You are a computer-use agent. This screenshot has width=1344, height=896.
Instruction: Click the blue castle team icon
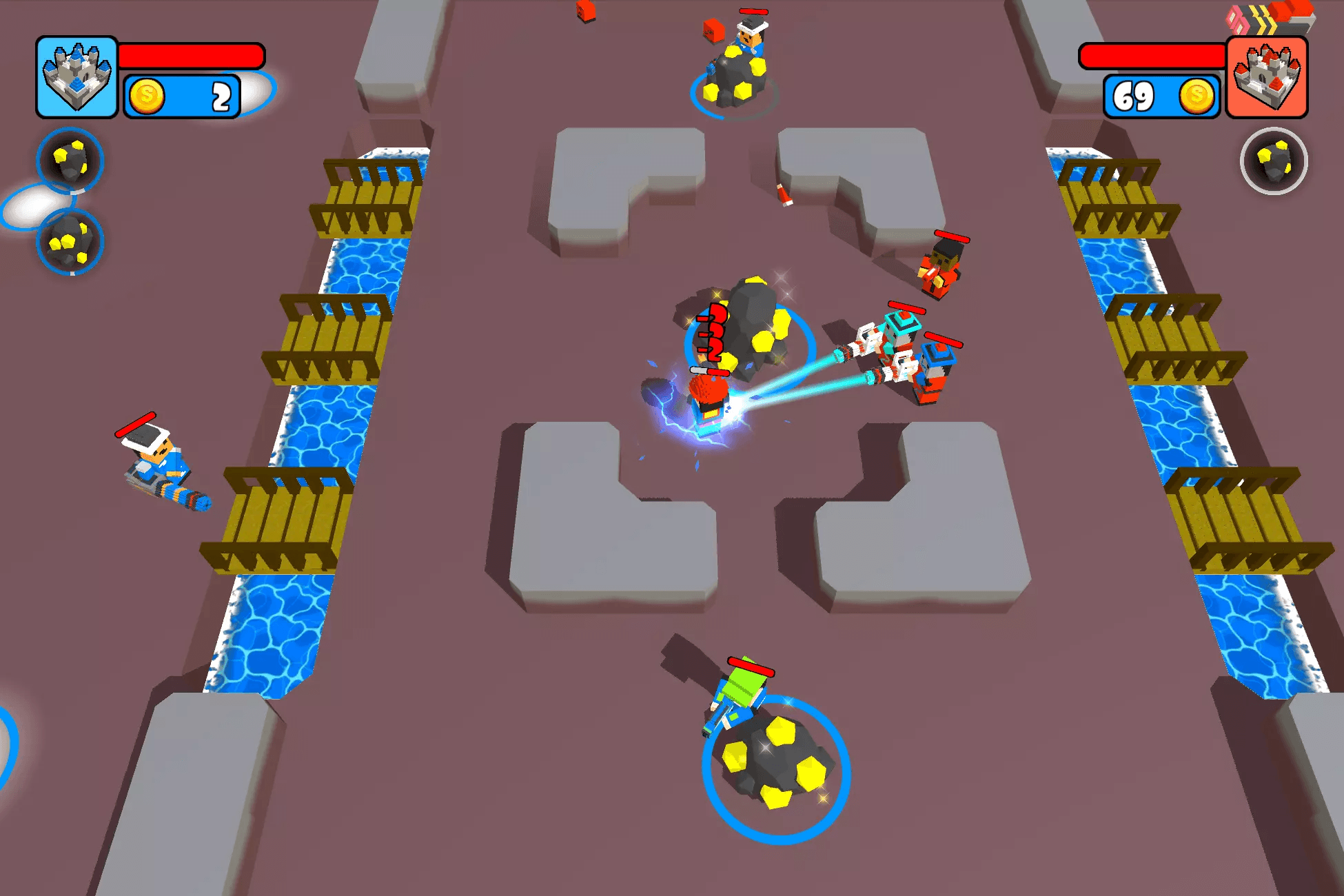click(x=77, y=77)
